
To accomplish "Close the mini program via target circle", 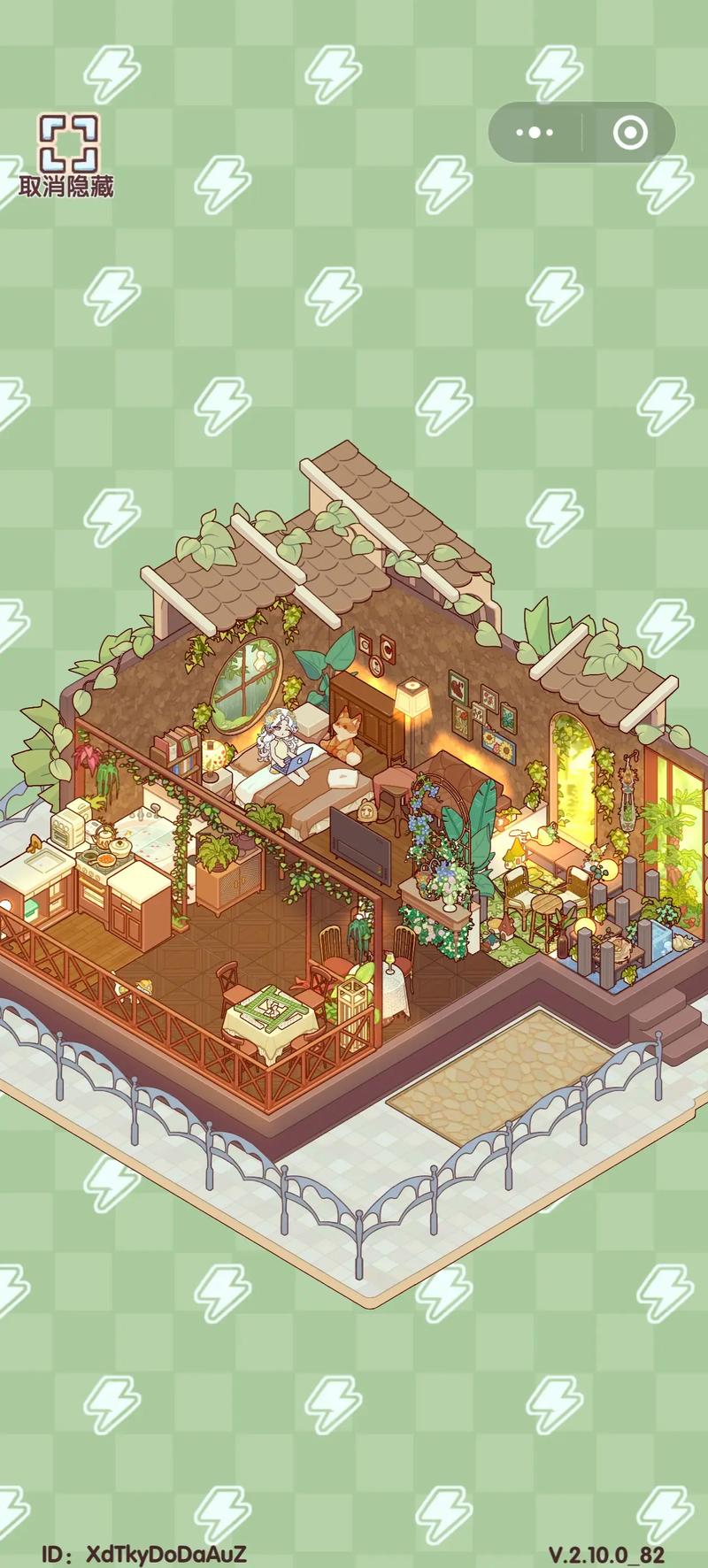I will point(629,134).
